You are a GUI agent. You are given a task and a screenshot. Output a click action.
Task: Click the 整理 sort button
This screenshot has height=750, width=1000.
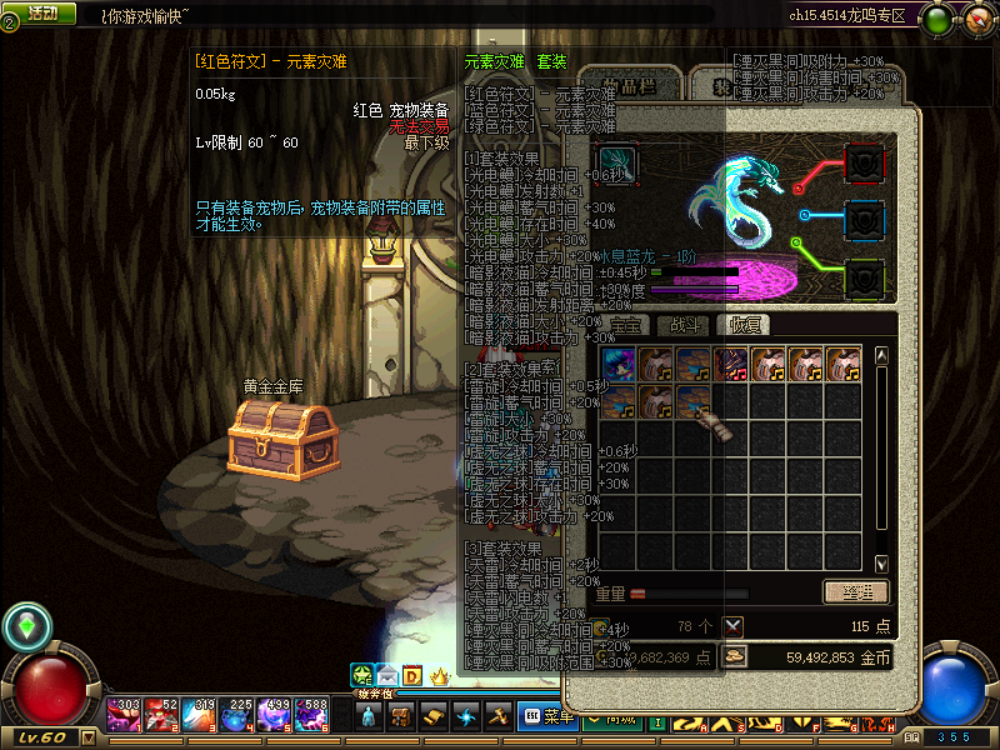tap(855, 592)
